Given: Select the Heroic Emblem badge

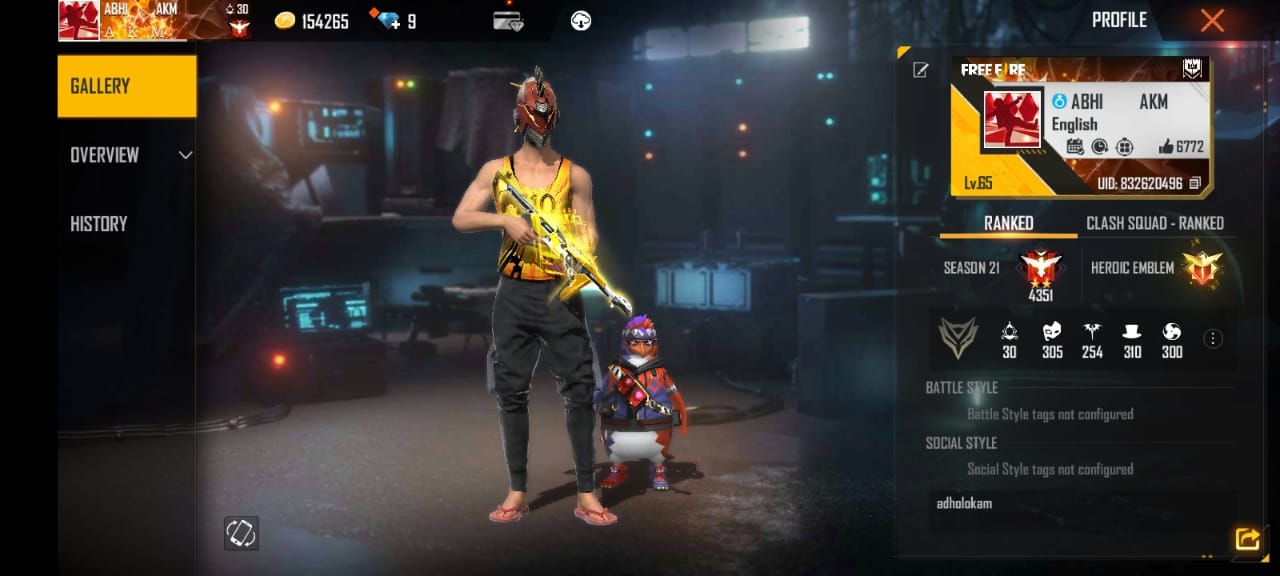Looking at the screenshot, I should [x=1200, y=268].
